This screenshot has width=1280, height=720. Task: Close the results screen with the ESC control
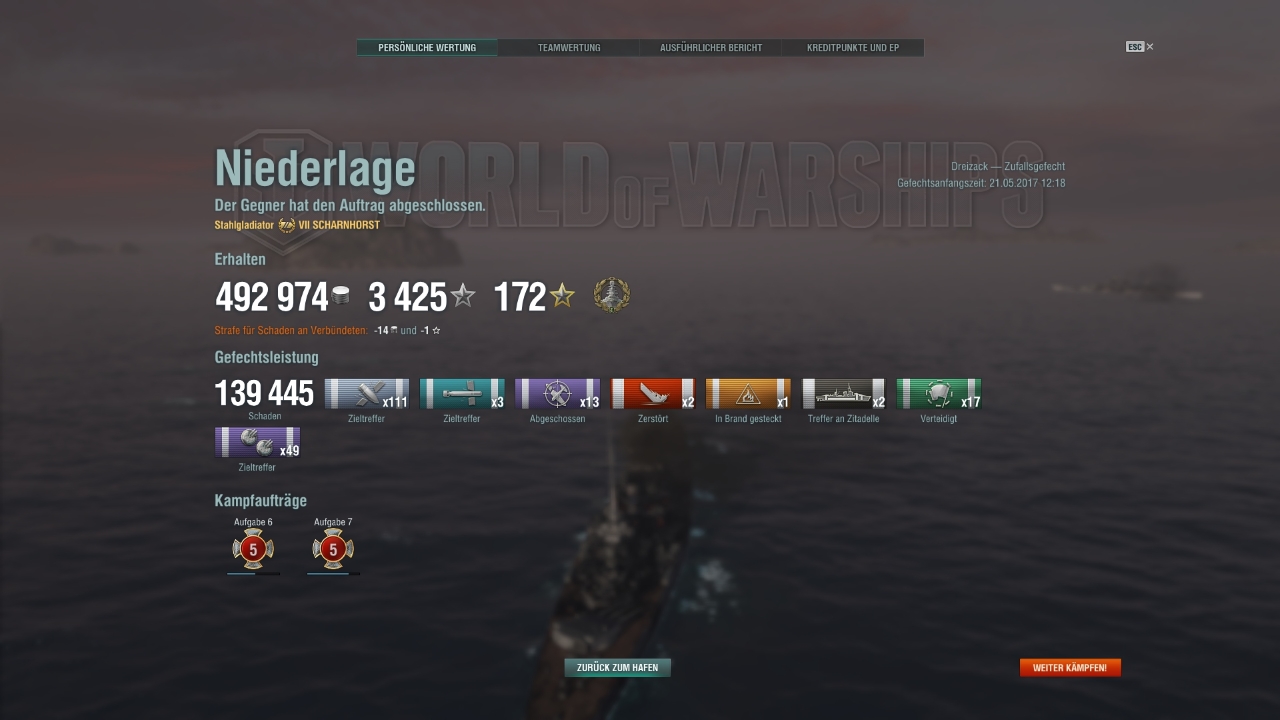1134,46
